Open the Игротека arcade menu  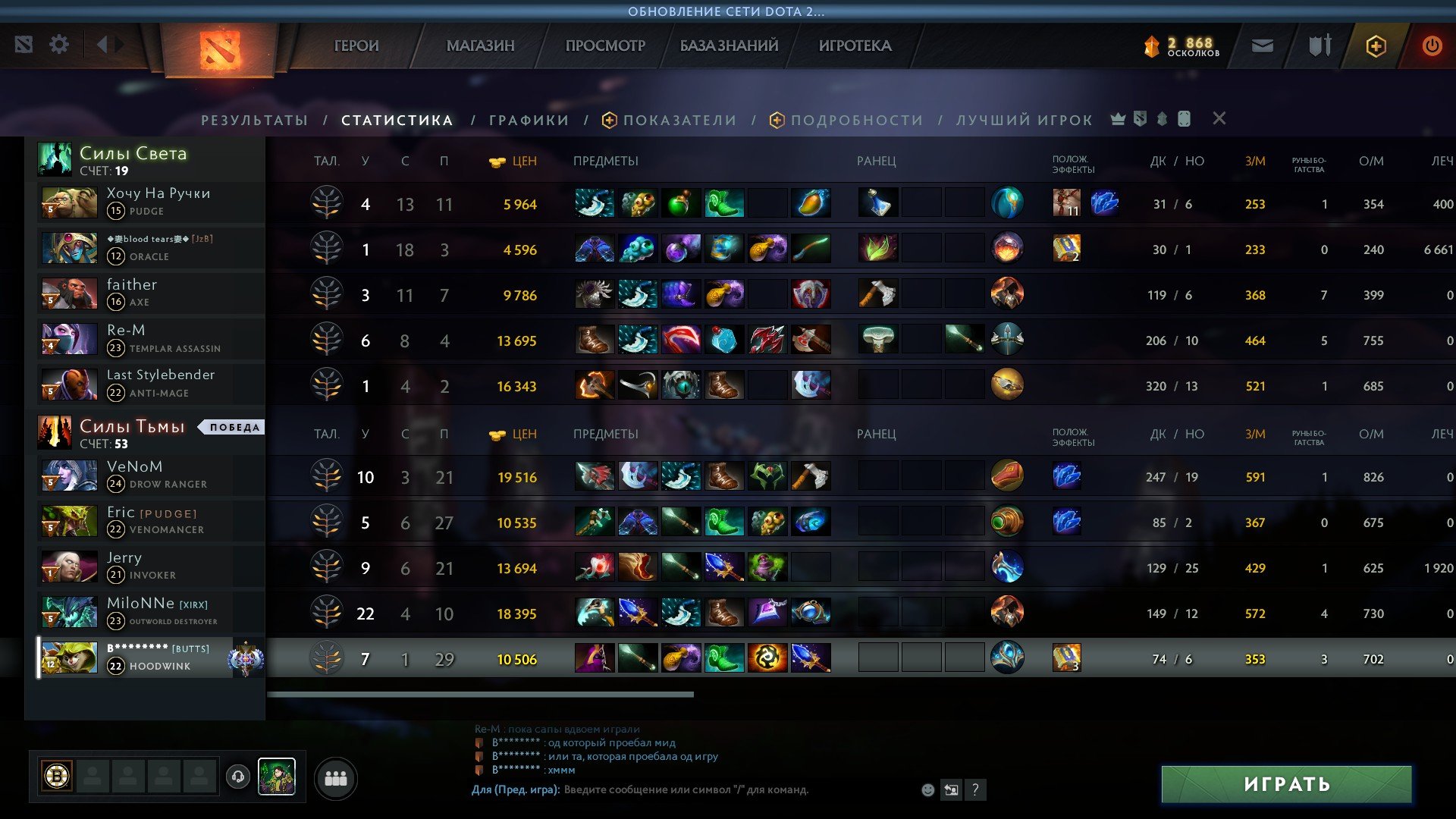[x=855, y=45]
